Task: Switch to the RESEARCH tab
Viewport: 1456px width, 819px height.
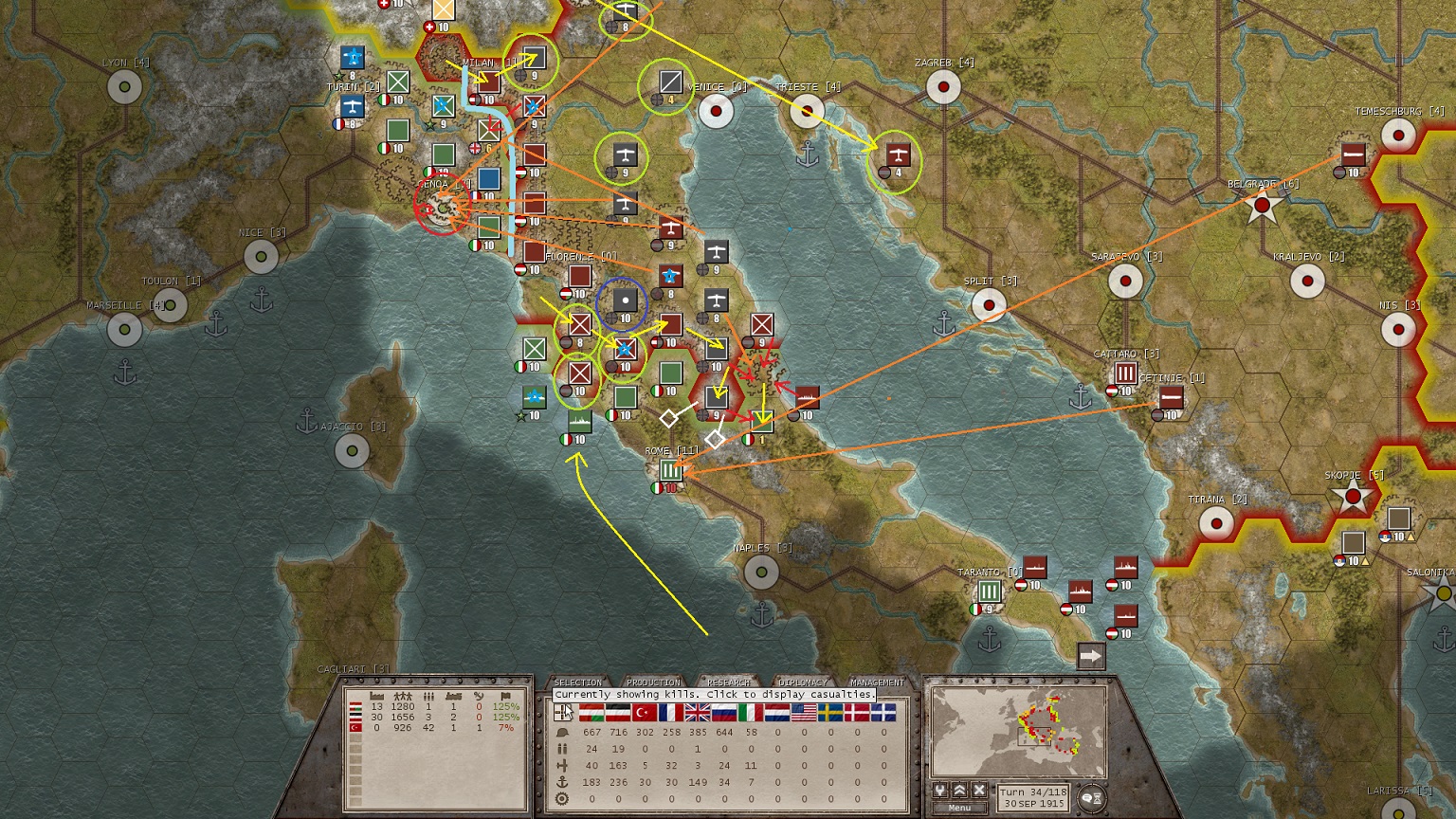Action: [x=728, y=682]
